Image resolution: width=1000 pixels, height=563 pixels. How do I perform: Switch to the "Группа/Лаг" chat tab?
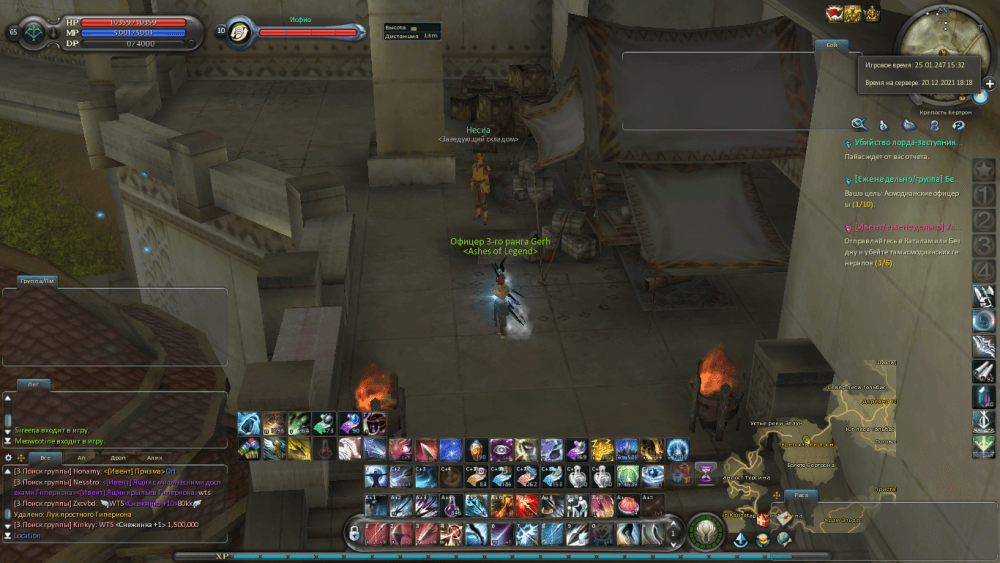[39, 282]
